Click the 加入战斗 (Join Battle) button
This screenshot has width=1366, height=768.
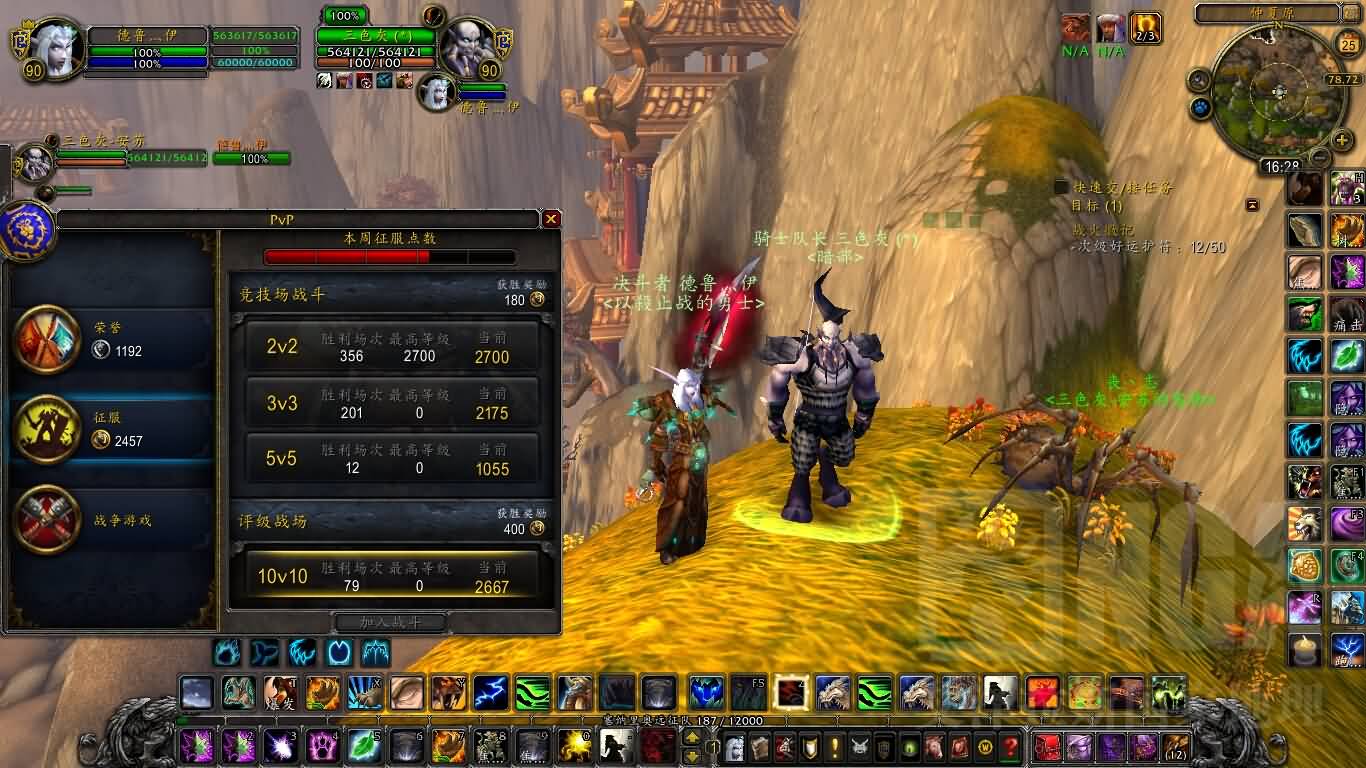tap(390, 622)
